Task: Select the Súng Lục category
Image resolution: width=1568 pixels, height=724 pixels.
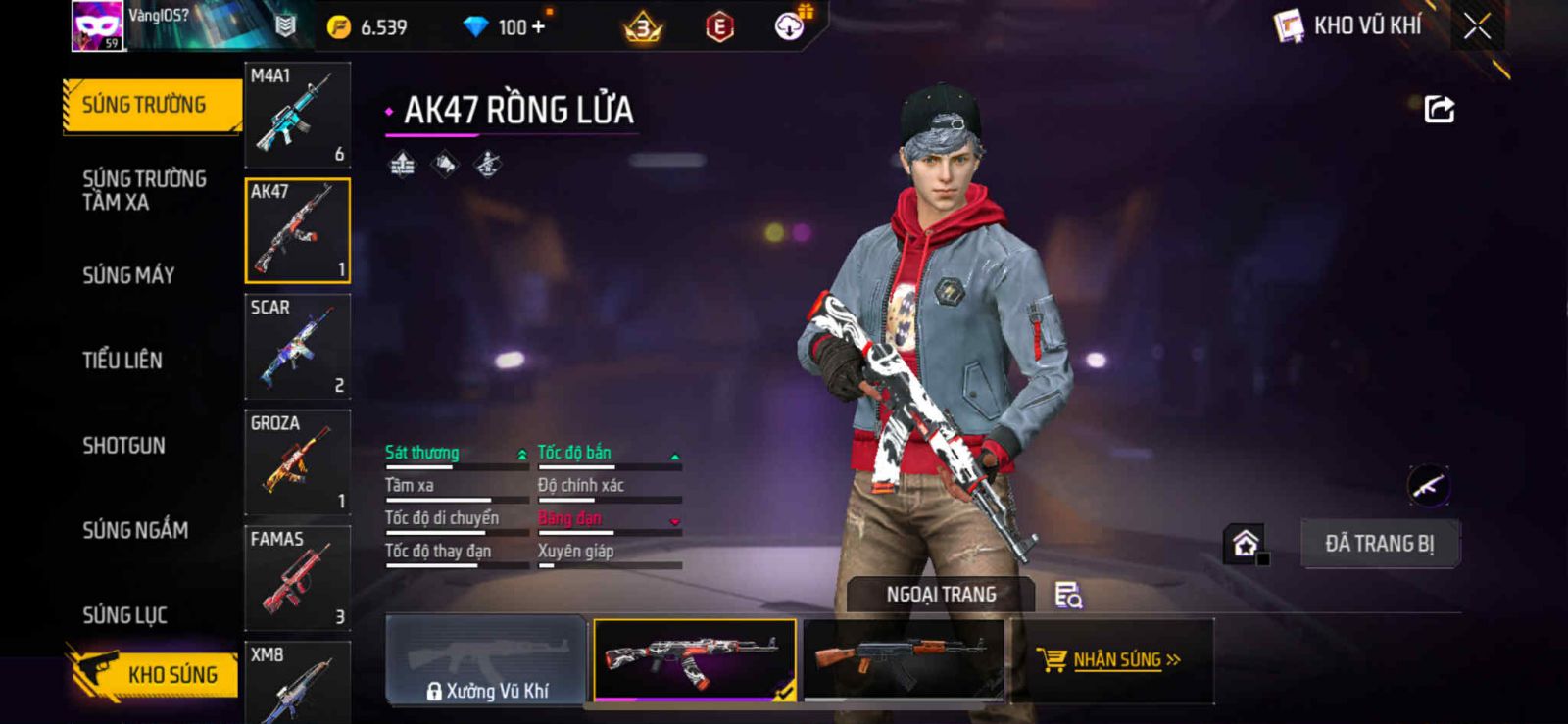Action: click(124, 615)
